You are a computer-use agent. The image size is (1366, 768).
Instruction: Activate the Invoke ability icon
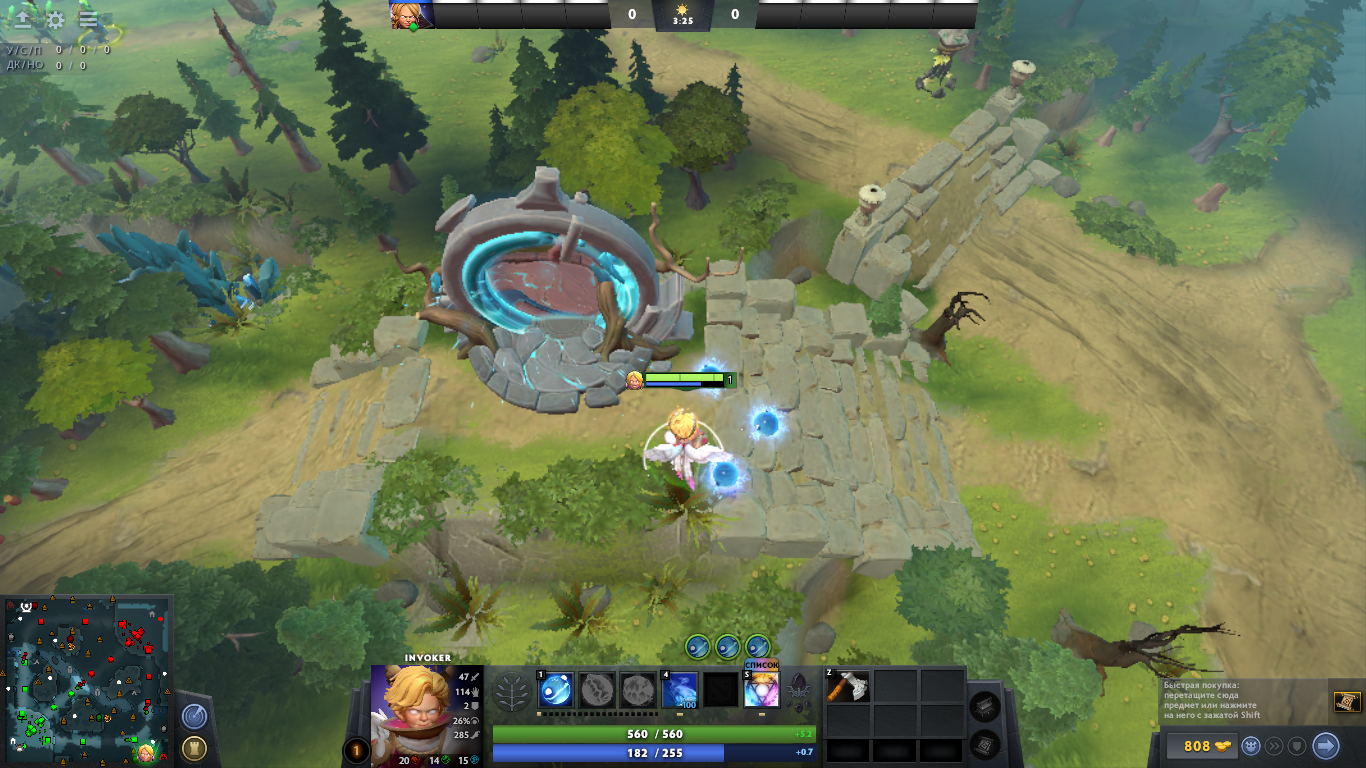pos(761,690)
